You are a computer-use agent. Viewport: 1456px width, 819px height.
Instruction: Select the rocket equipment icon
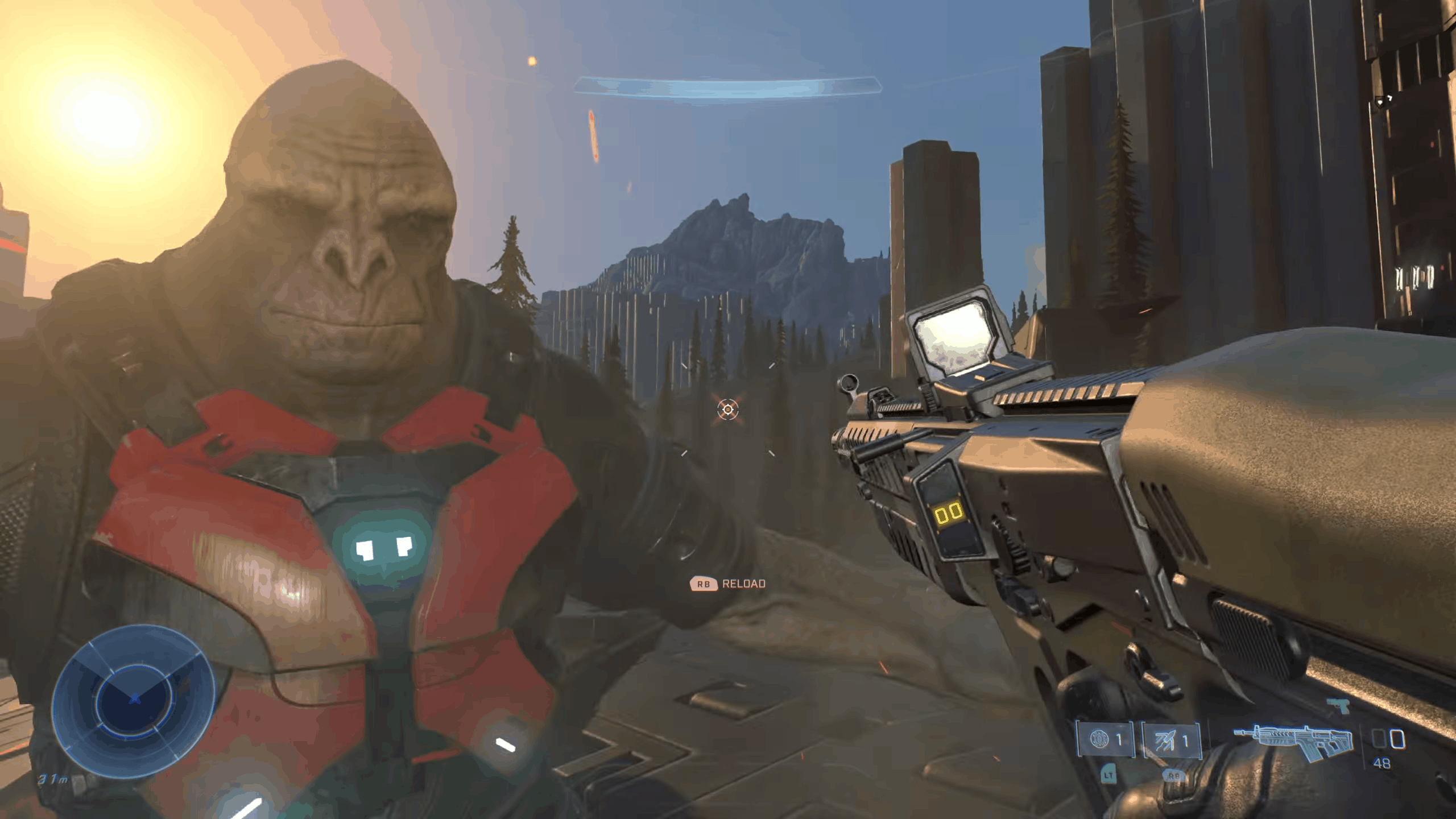(1166, 738)
